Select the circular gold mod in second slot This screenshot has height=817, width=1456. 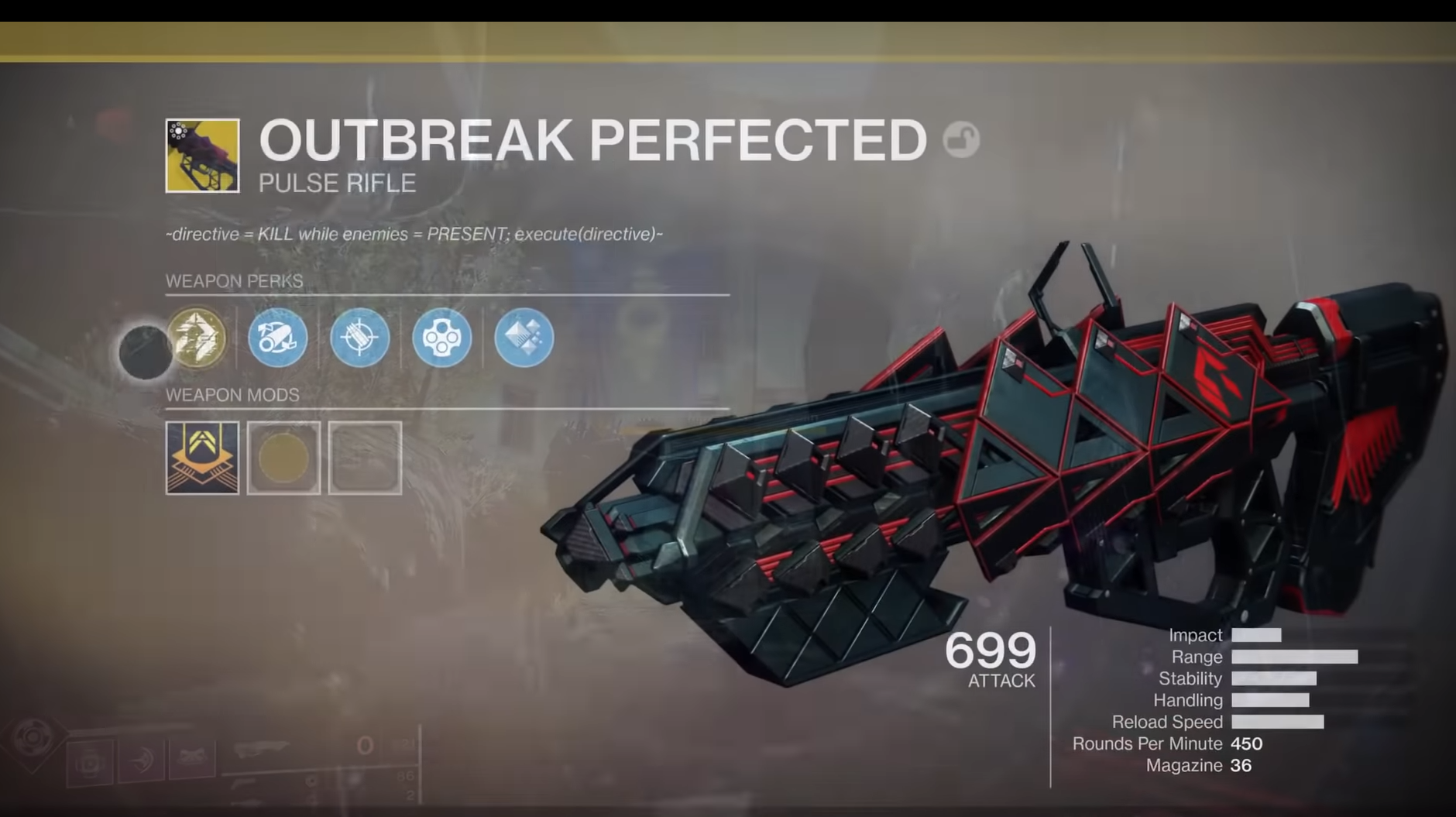[x=283, y=458]
